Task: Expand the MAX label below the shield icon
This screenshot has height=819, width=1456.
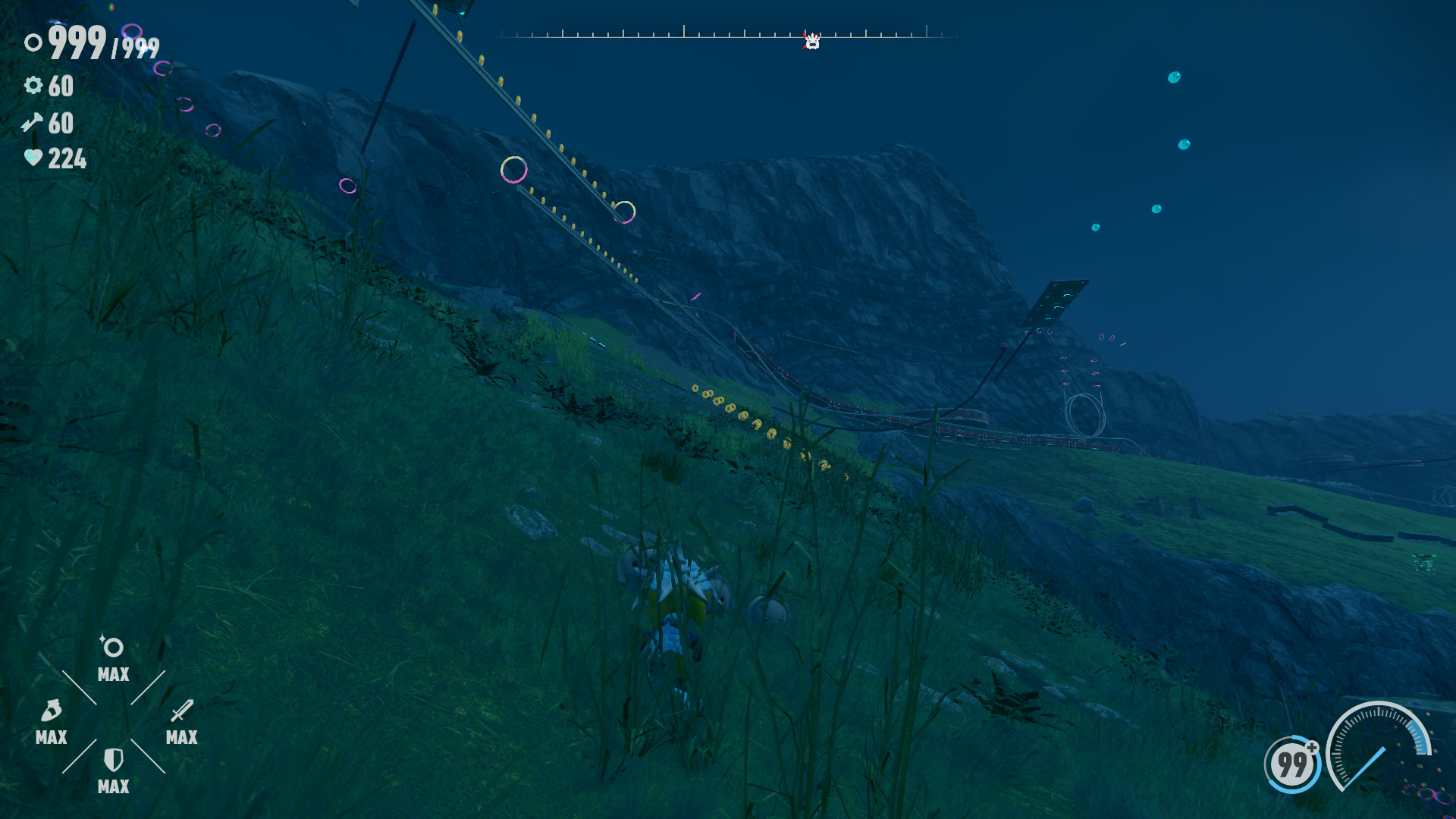Action: [x=112, y=787]
